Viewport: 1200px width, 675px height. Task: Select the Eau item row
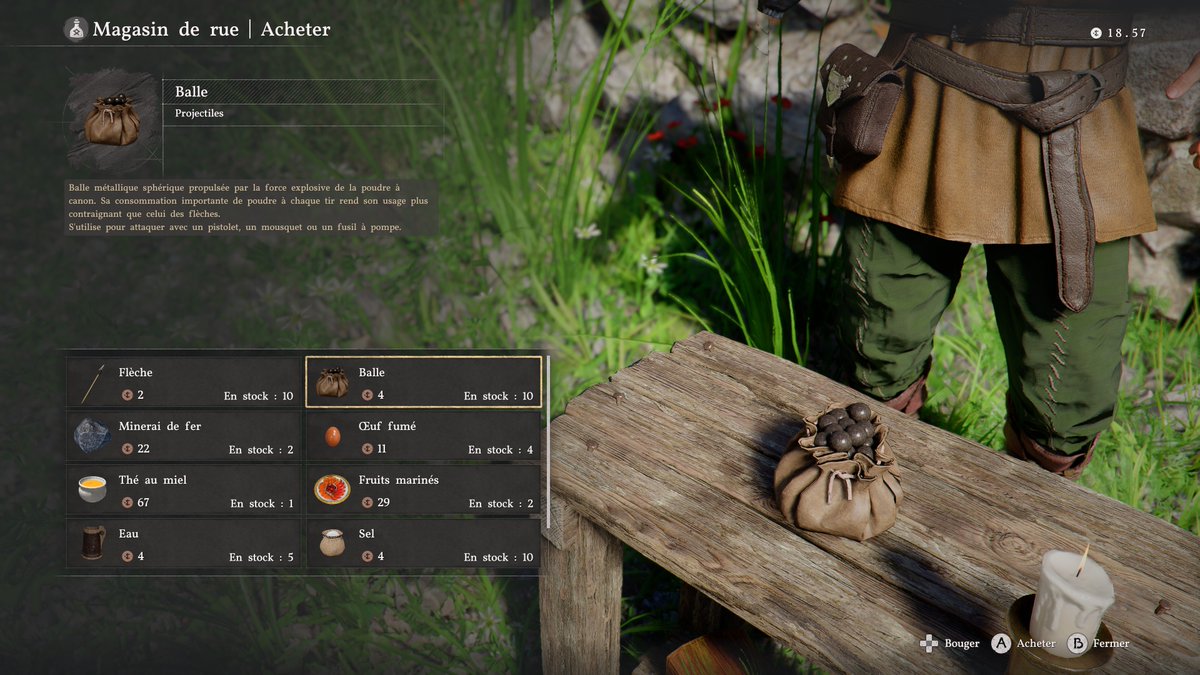pos(183,544)
